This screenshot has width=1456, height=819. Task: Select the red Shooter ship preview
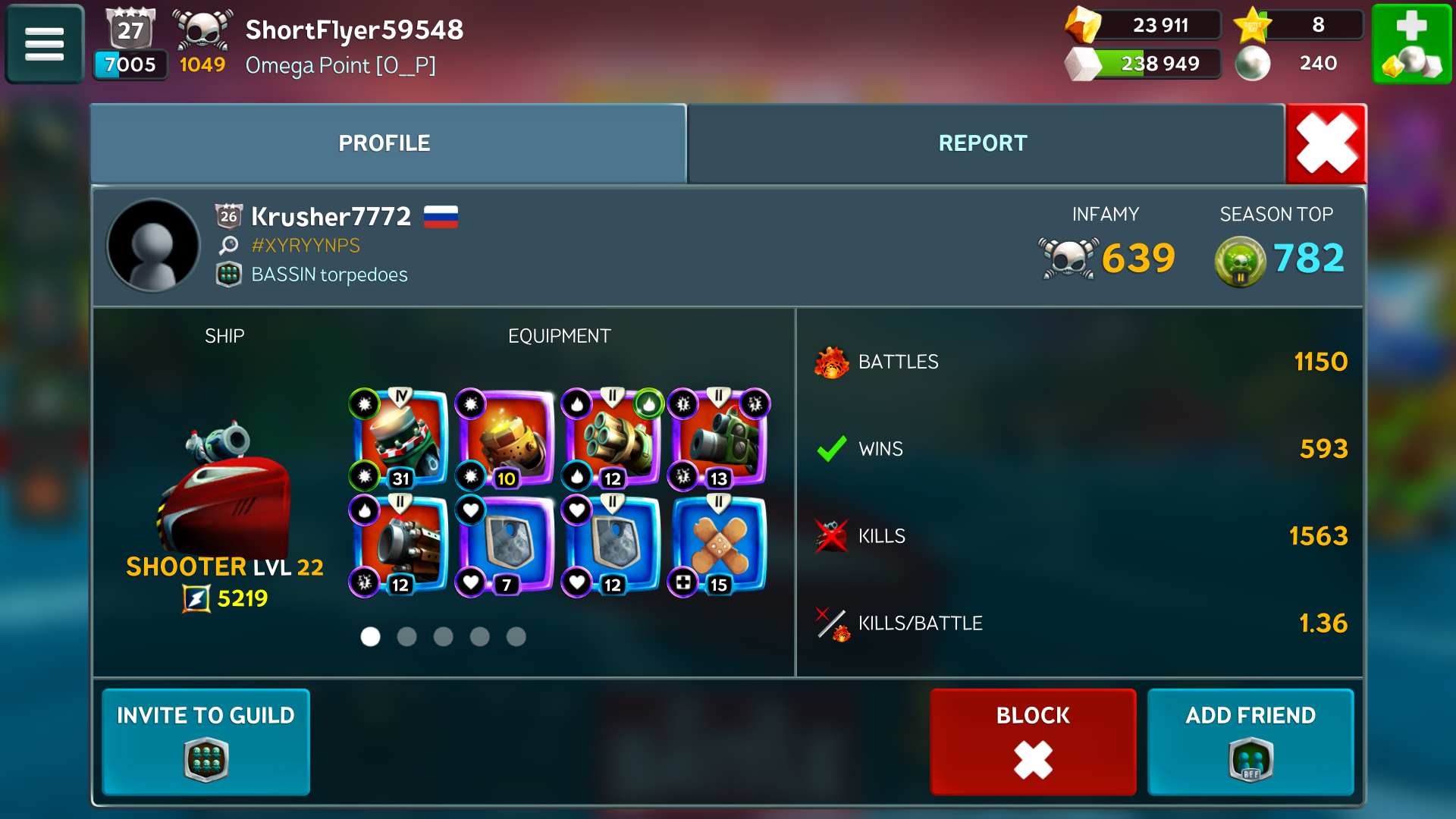coord(224,485)
